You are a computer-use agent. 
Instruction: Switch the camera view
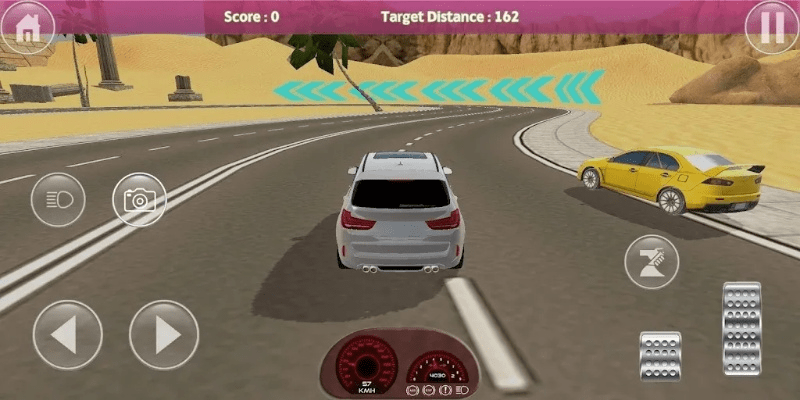[x=138, y=200]
